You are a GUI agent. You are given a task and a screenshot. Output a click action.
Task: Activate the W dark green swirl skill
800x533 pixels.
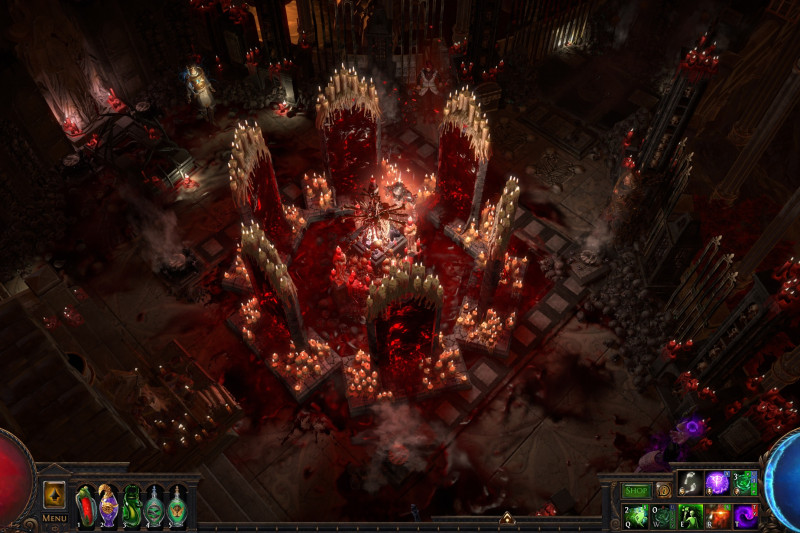663,515
